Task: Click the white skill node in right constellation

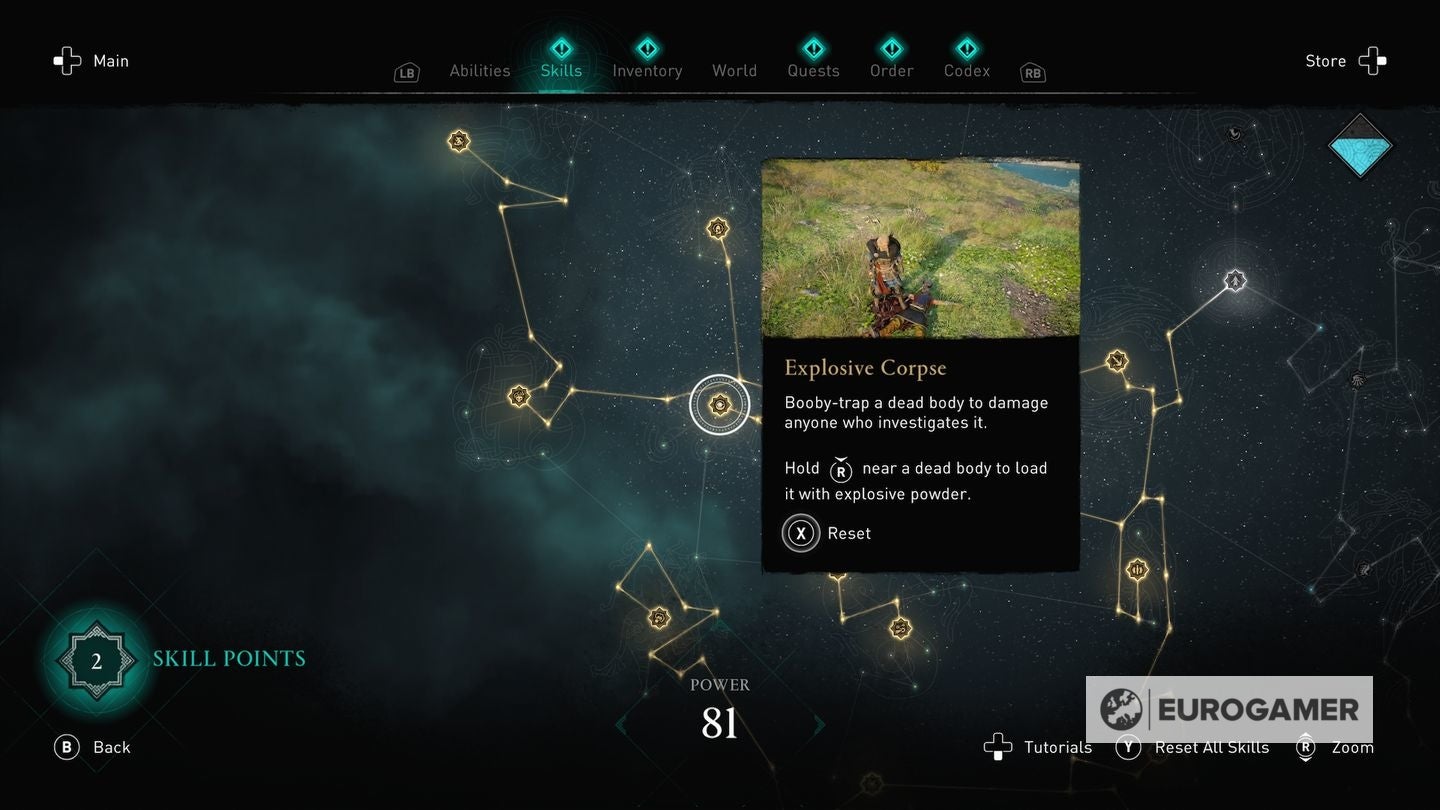Action: 1236,281
